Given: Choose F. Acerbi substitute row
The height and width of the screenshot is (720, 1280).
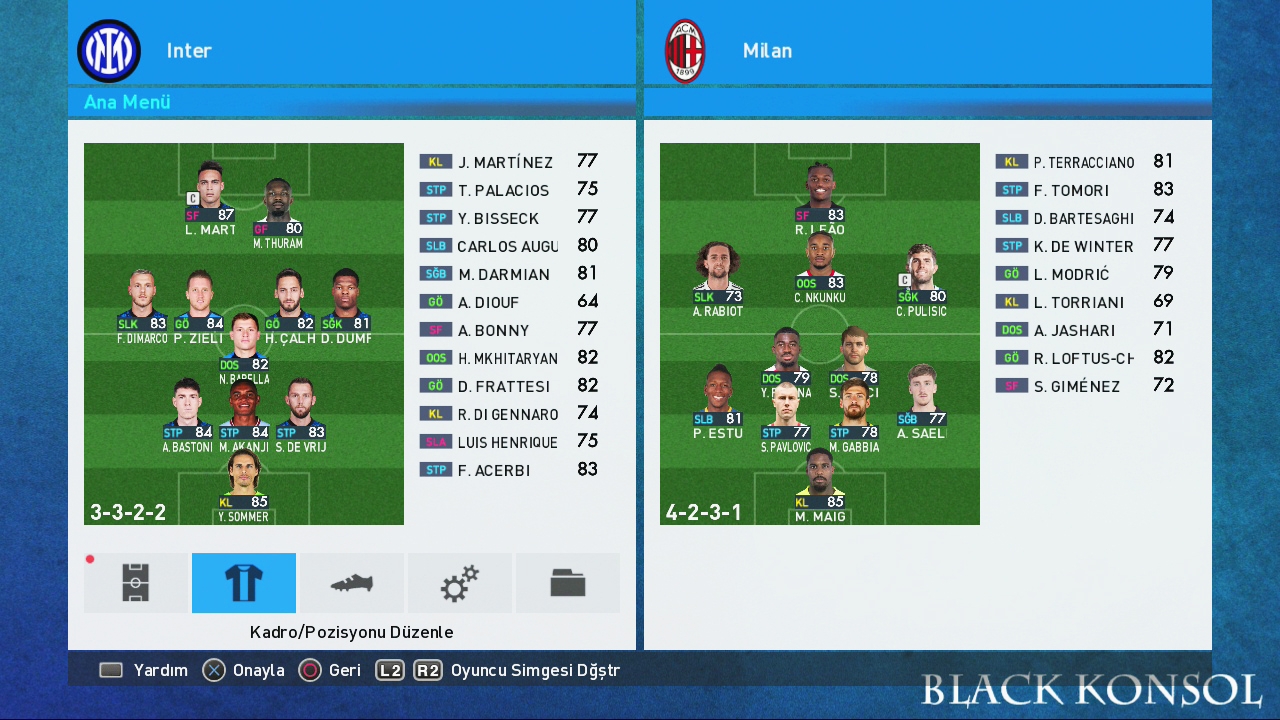Looking at the screenshot, I should 508,470.
